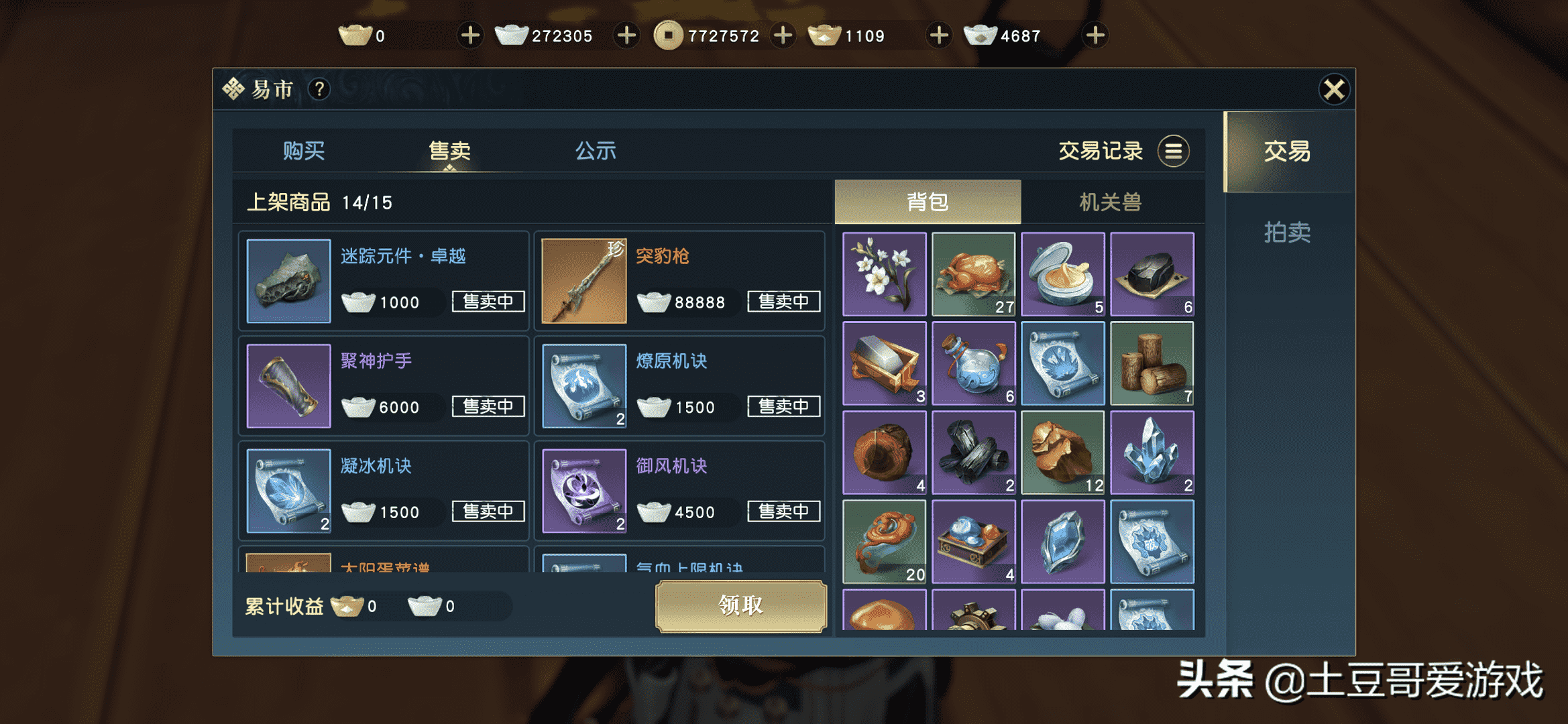Open the 易市 help question mark icon

320,89
